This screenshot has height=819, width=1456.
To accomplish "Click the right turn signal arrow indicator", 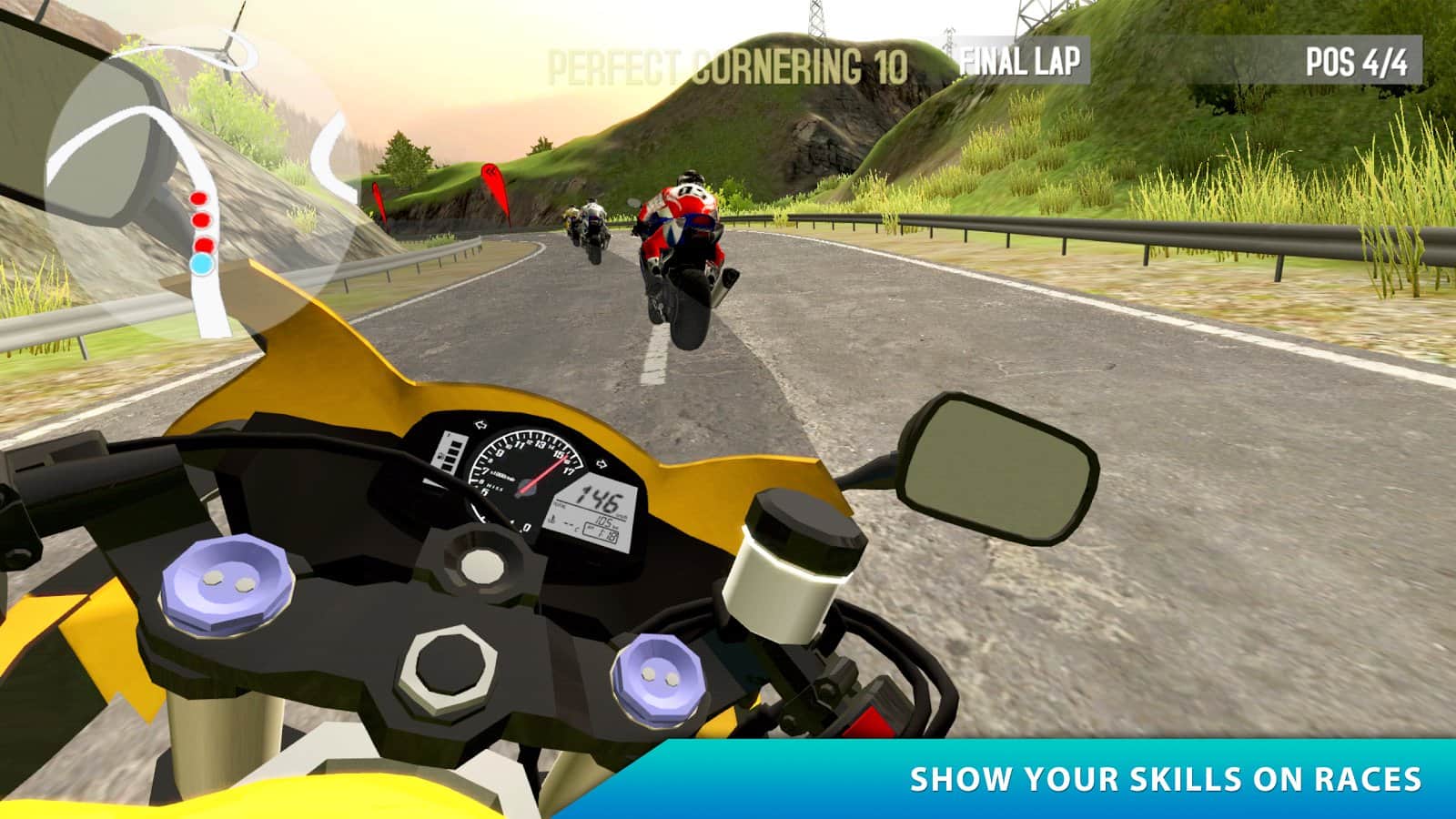I will pos(602,462).
